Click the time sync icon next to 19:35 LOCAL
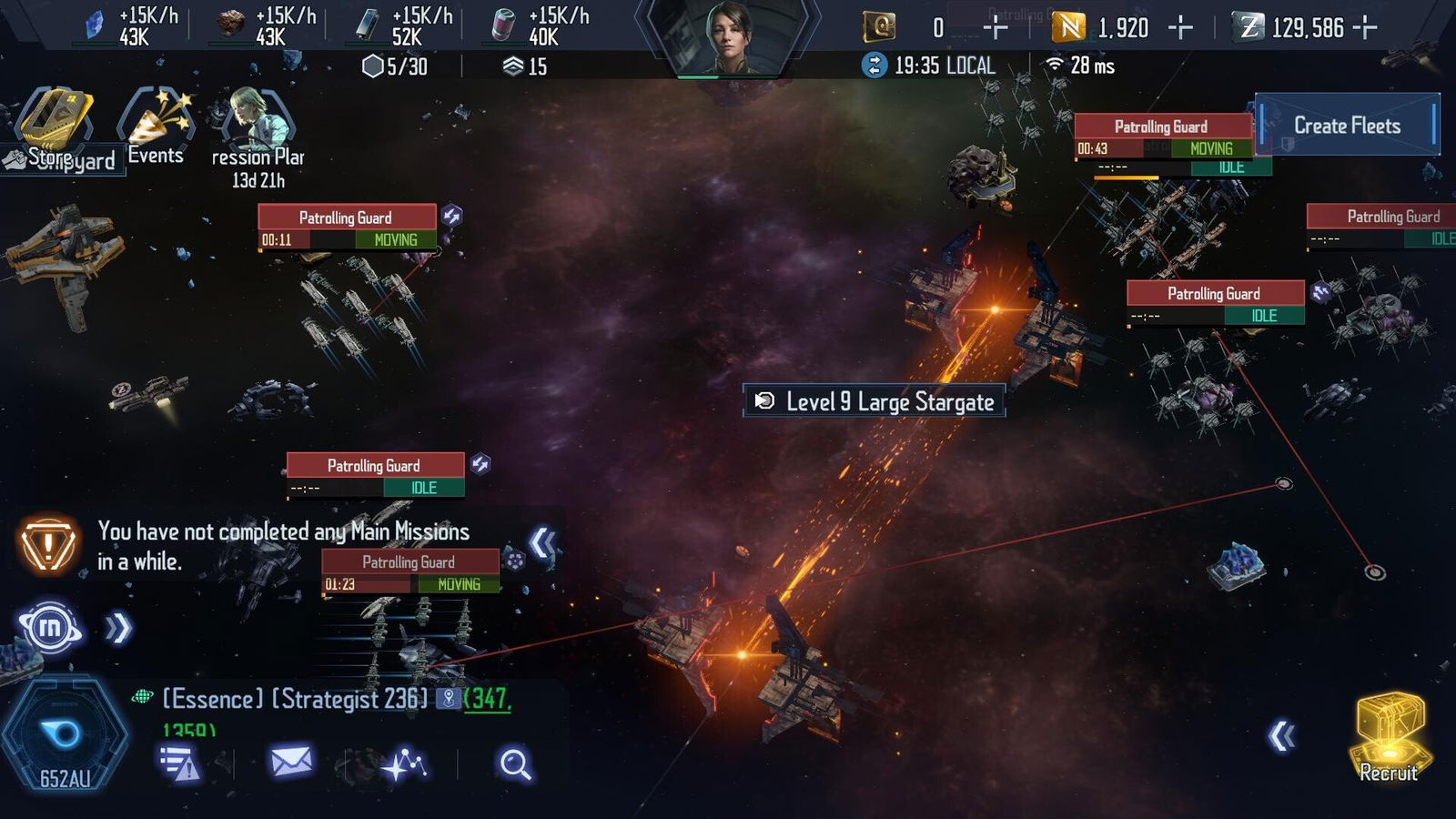Image resolution: width=1456 pixels, height=819 pixels. click(x=875, y=65)
